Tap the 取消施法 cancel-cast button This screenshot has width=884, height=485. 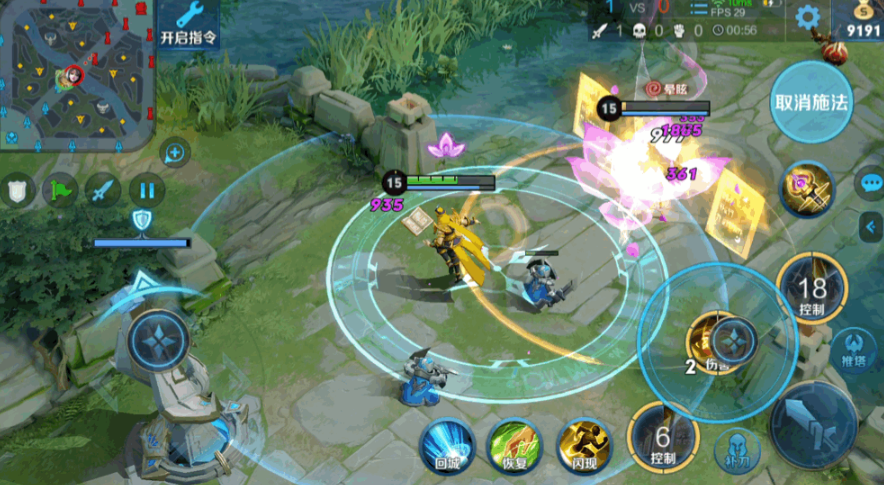tap(811, 102)
